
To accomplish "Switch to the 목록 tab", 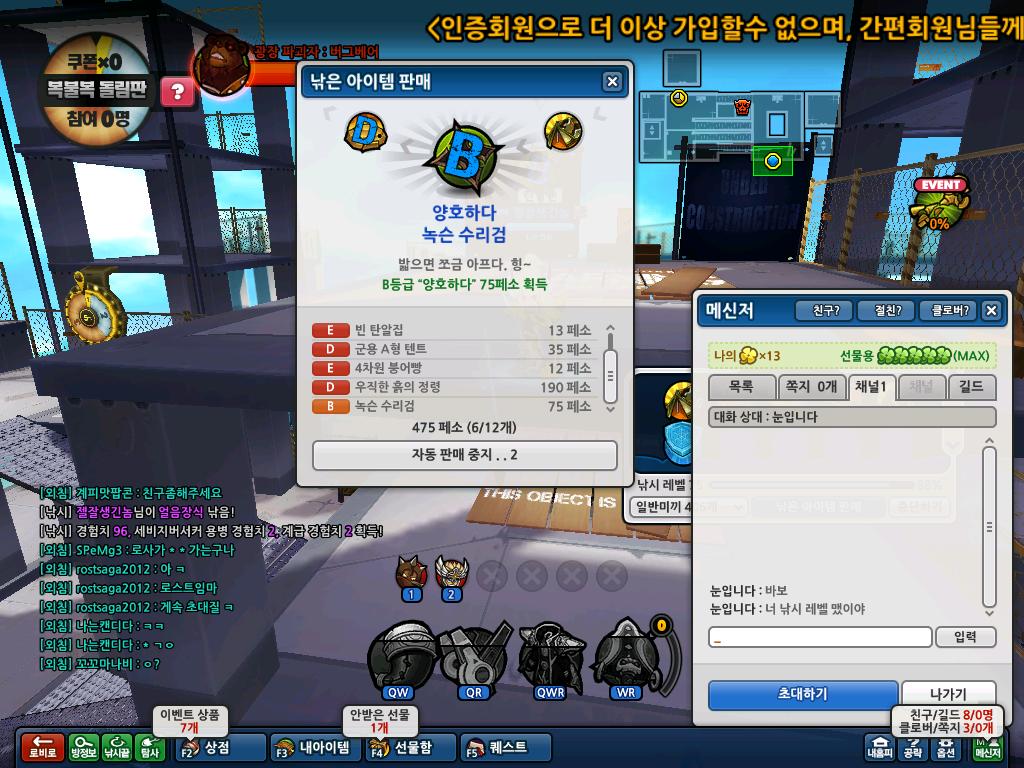I will coord(741,386).
